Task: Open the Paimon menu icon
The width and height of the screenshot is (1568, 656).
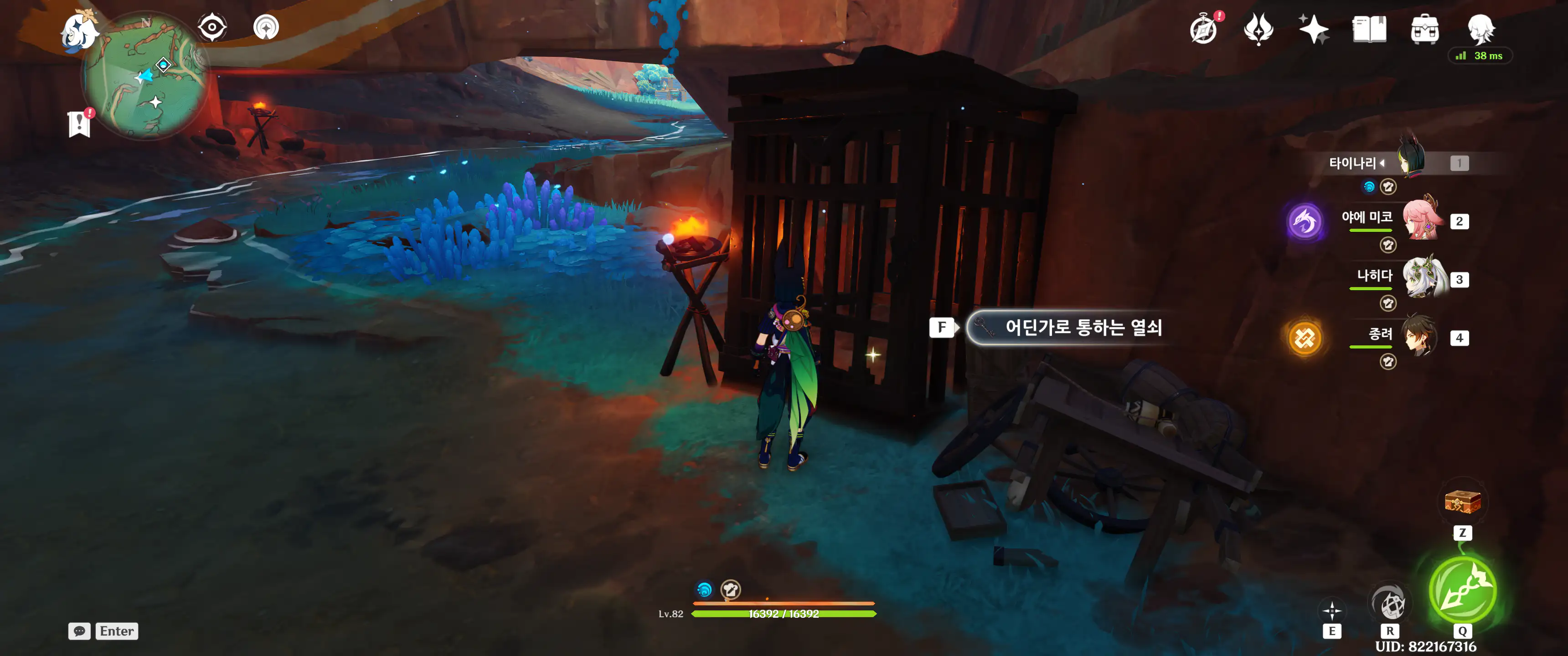Action: [x=80, y=31]
